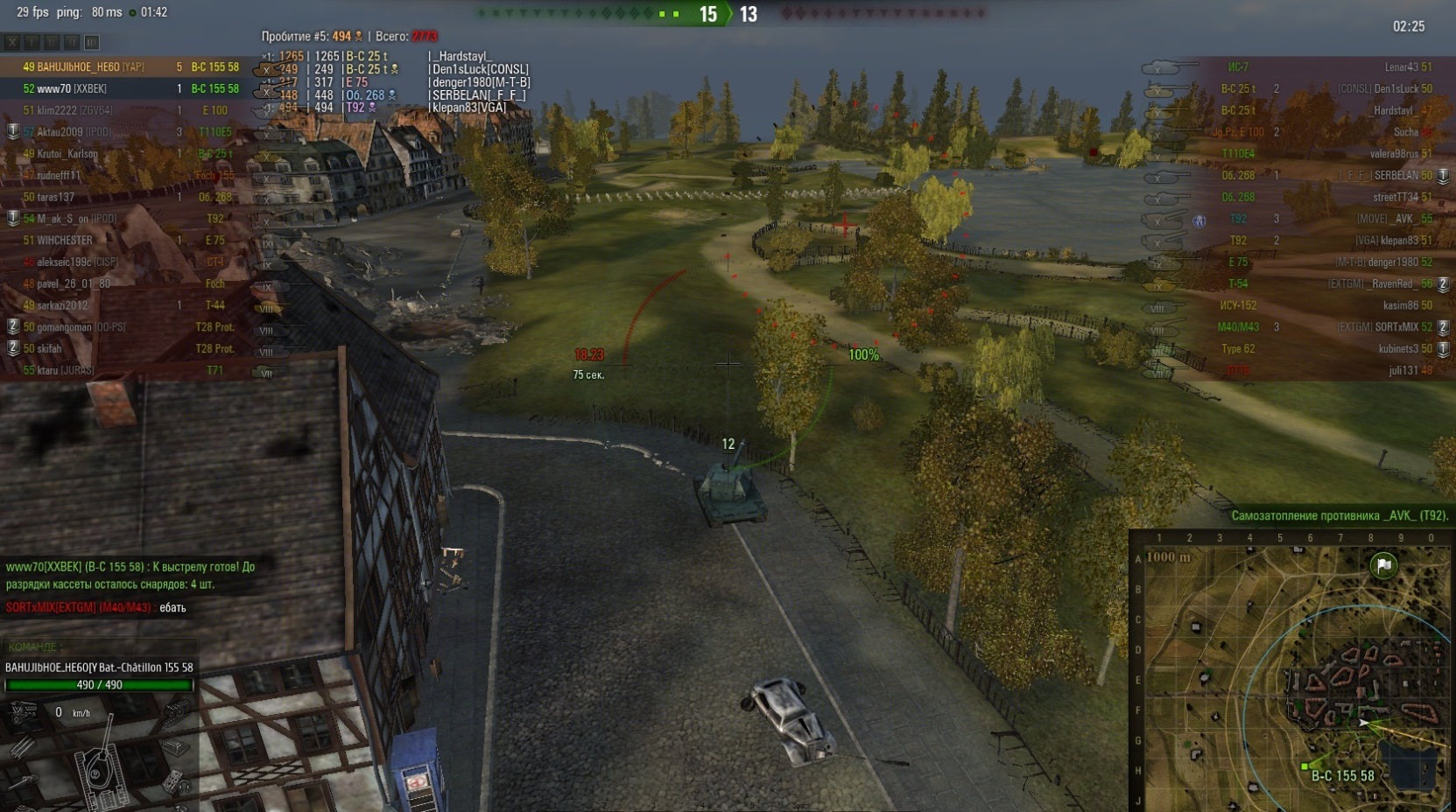The image size is (1456, 812).
Task: Click the flag base marker on minimap
Action: click(1383, 566)
